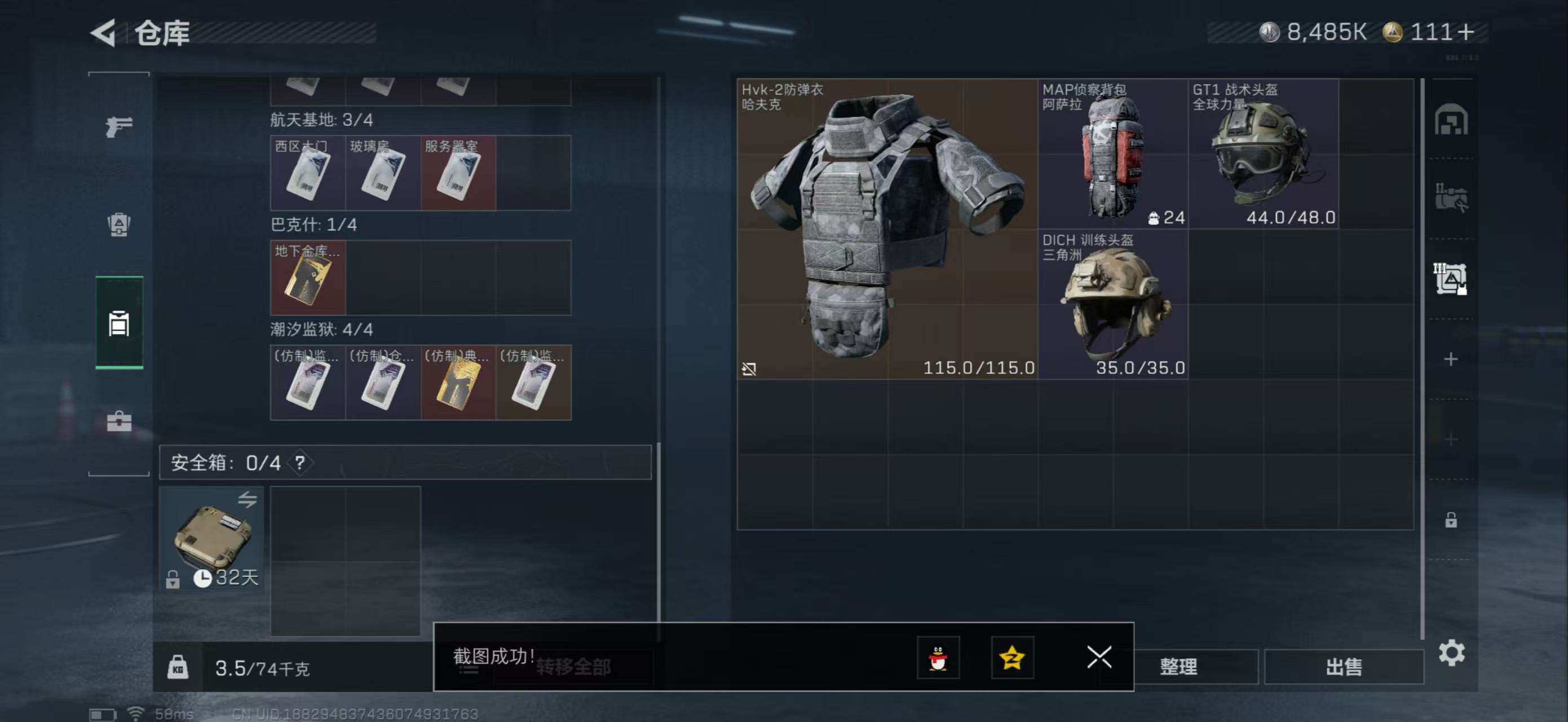Go back from the 仓库 warehouse screen
This screenshot has width=1568, height=722.
pos(104,33)
